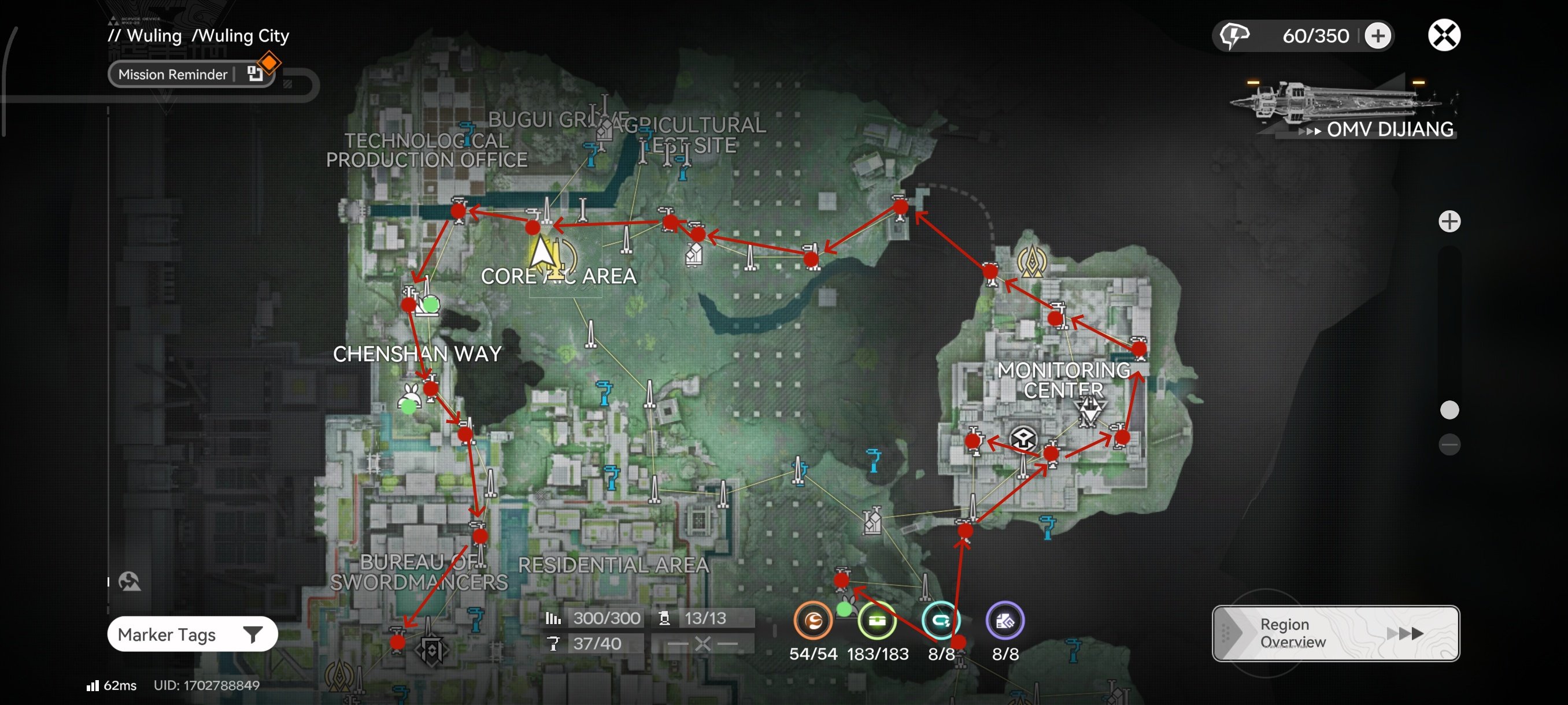This screenshot has height=705, width=1568.
Task: Toggle the orange 54/54 collectible marker visibility
Action: click(813, 621)
